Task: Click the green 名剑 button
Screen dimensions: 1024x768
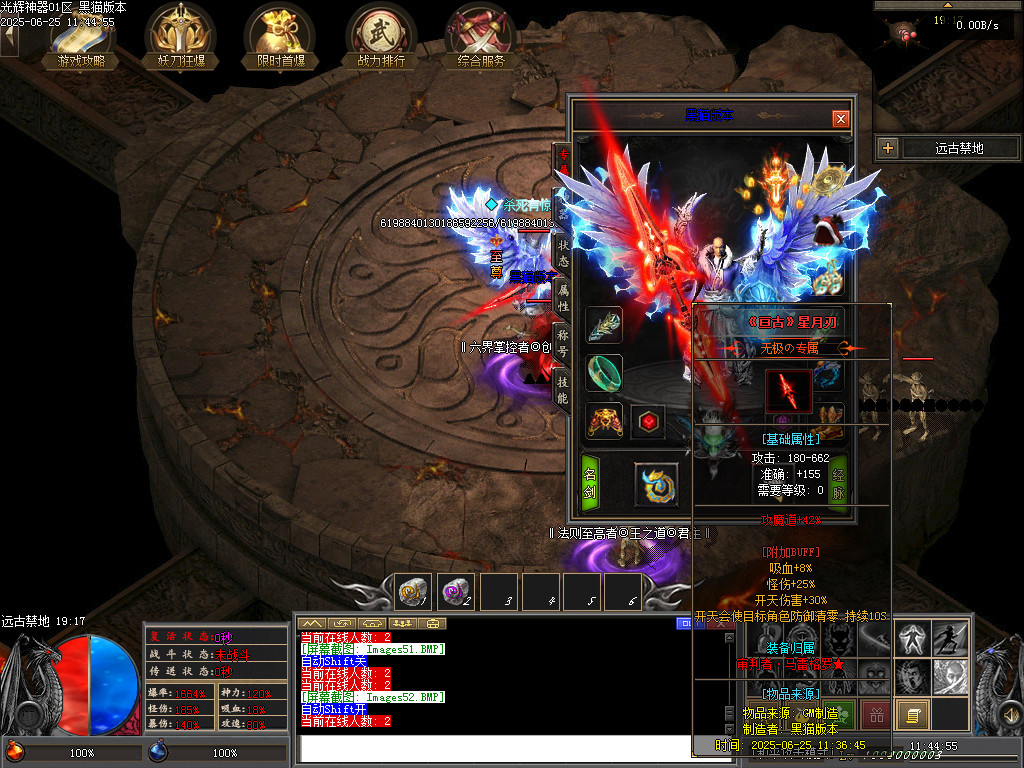Action: point(590,484)
